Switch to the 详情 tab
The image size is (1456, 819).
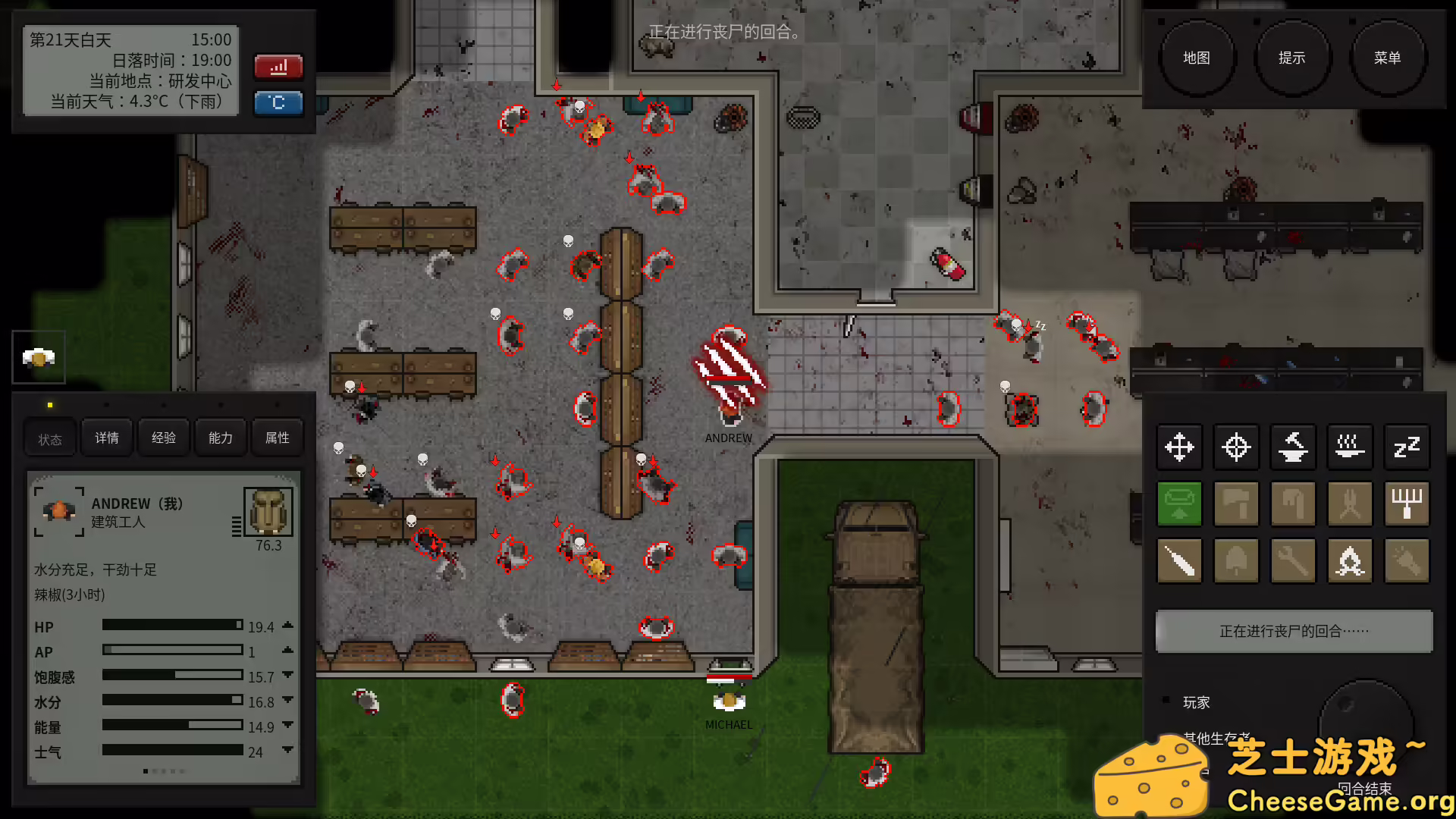(106, 438)
